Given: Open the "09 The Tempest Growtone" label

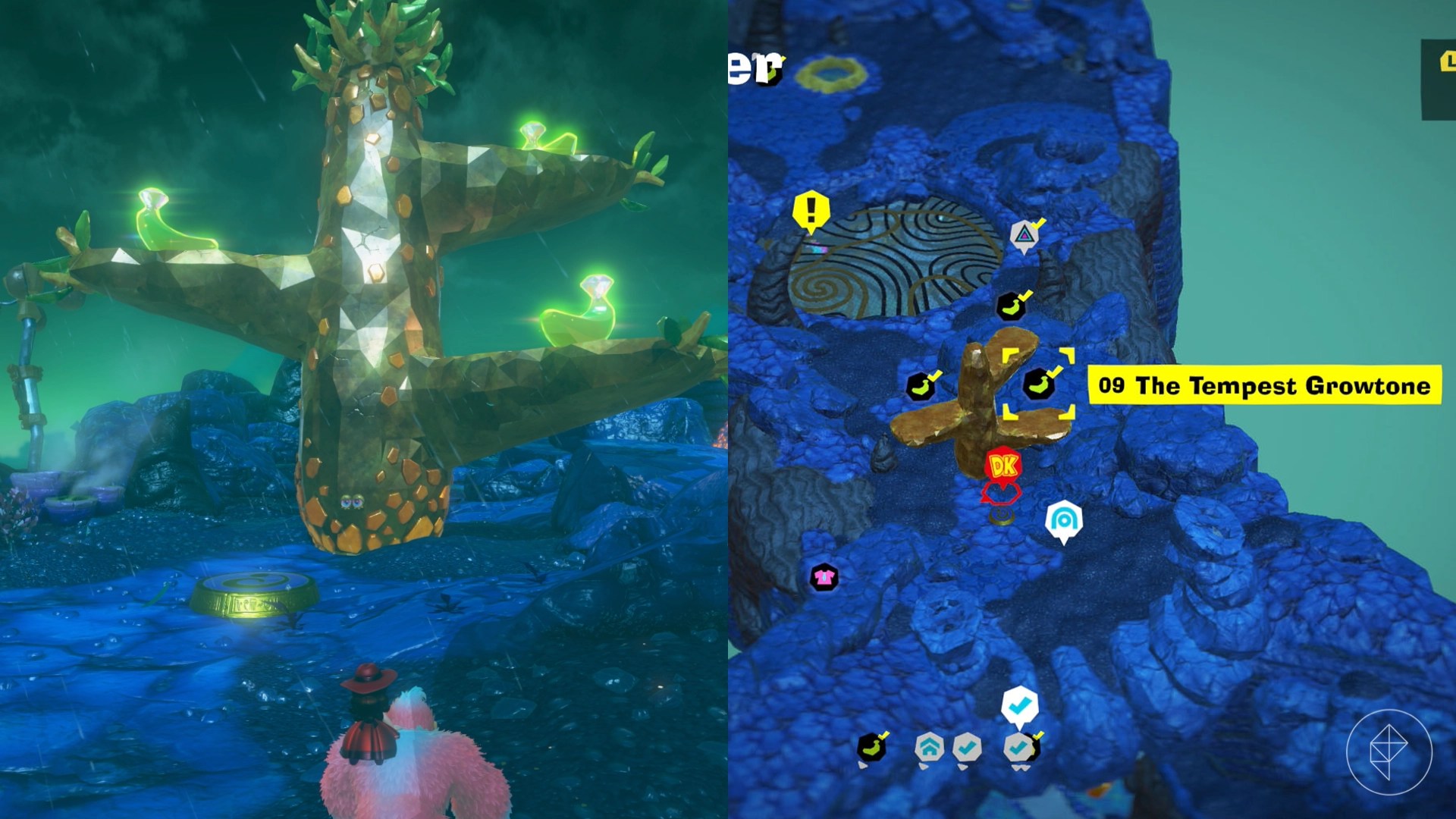Looking at the screenshot, I should click(1264, 385).
